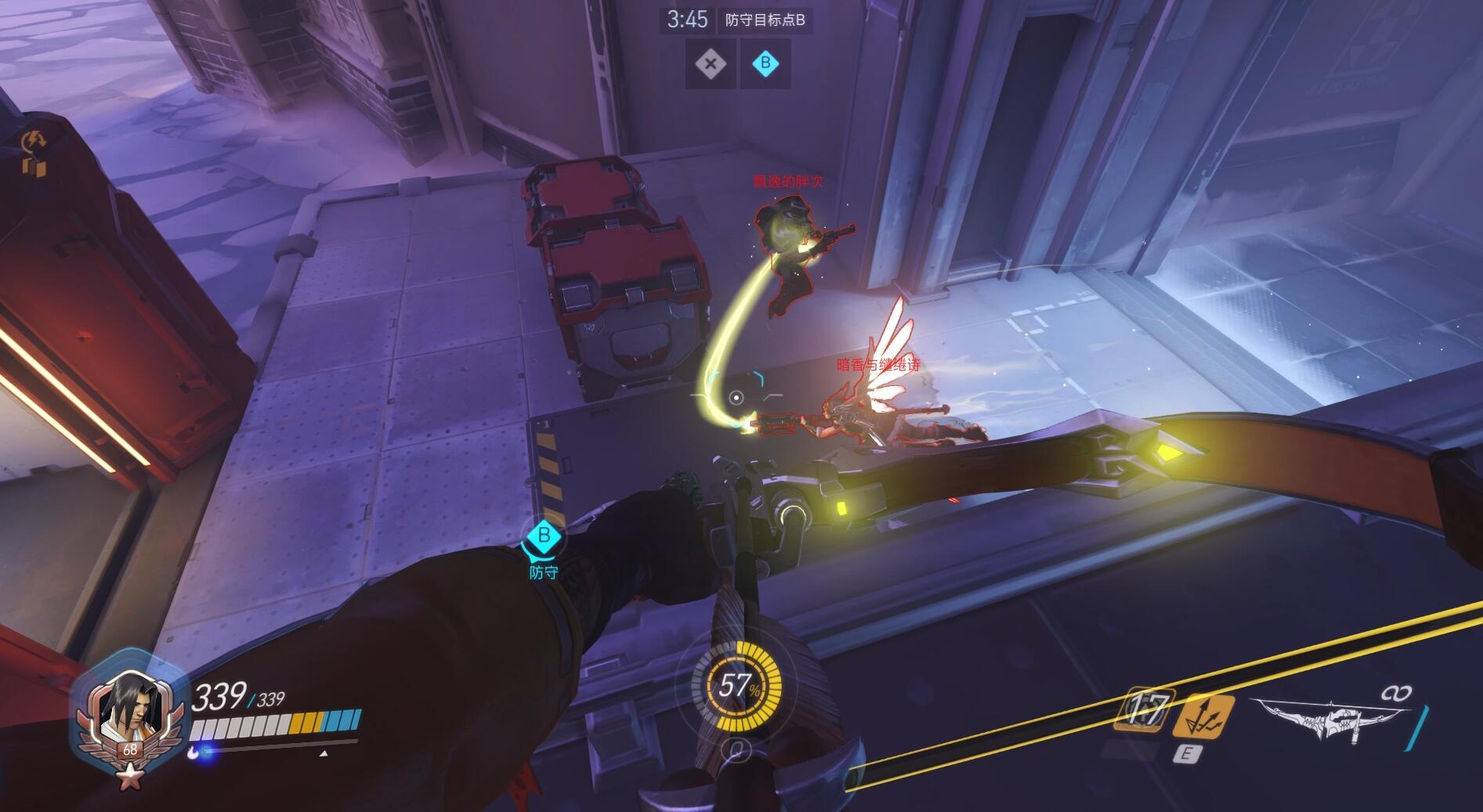Image resolution: width=1483 pixels, height=812 pixels.
Task: Click the orange lightning bolt status icon
Action: (x=34, y=141)
